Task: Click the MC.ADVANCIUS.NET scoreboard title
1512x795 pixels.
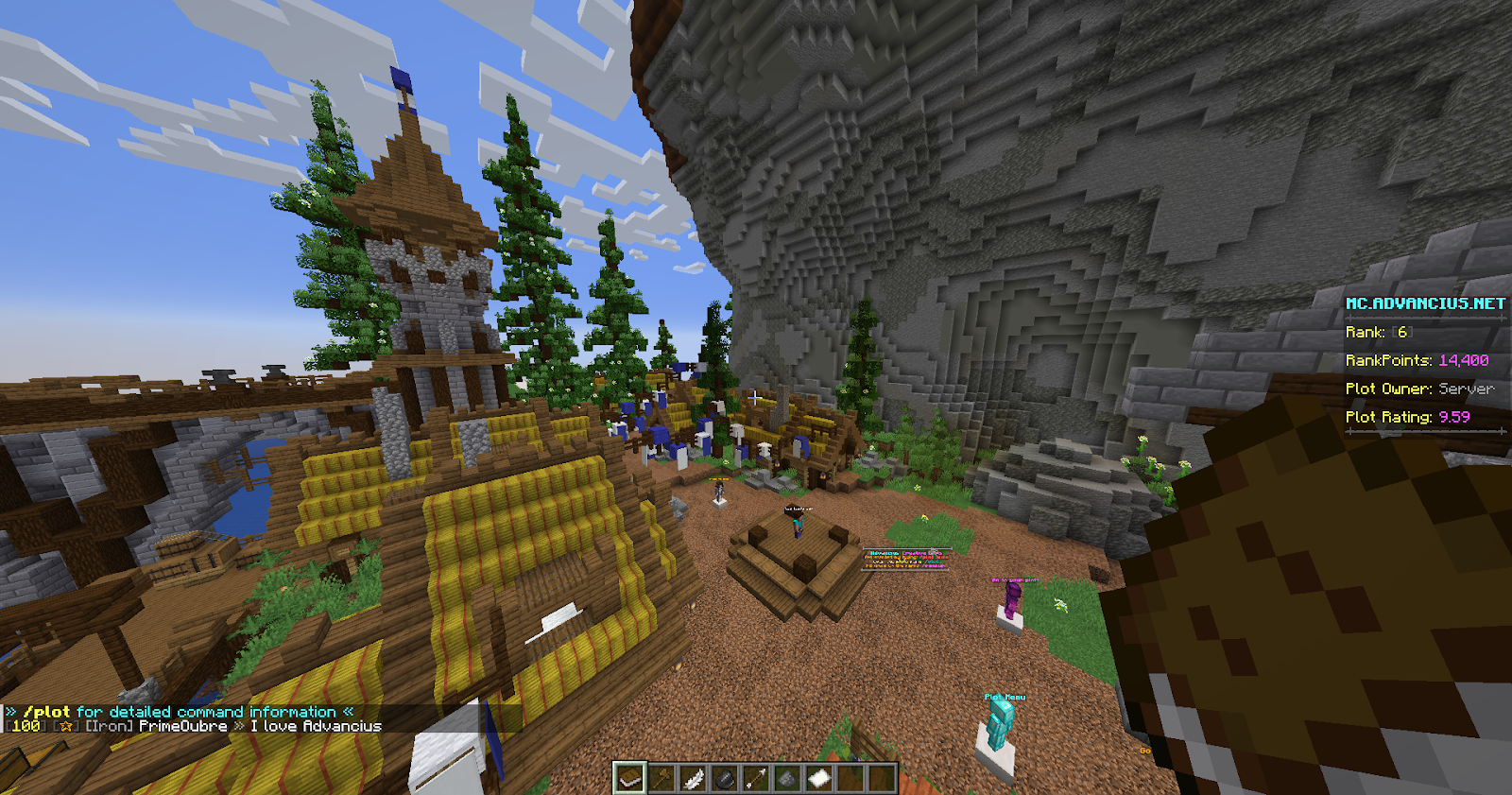Action: 1425,303
